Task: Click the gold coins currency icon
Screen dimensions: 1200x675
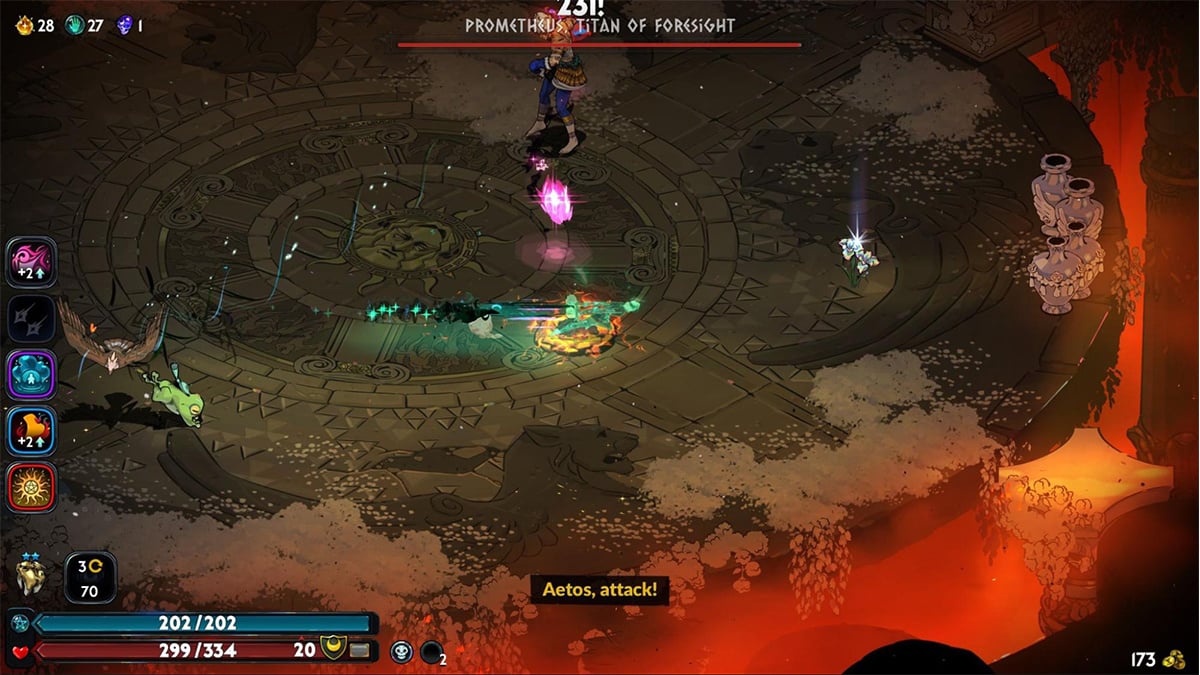Action: pyautogui.click(x=1174, y=659)
